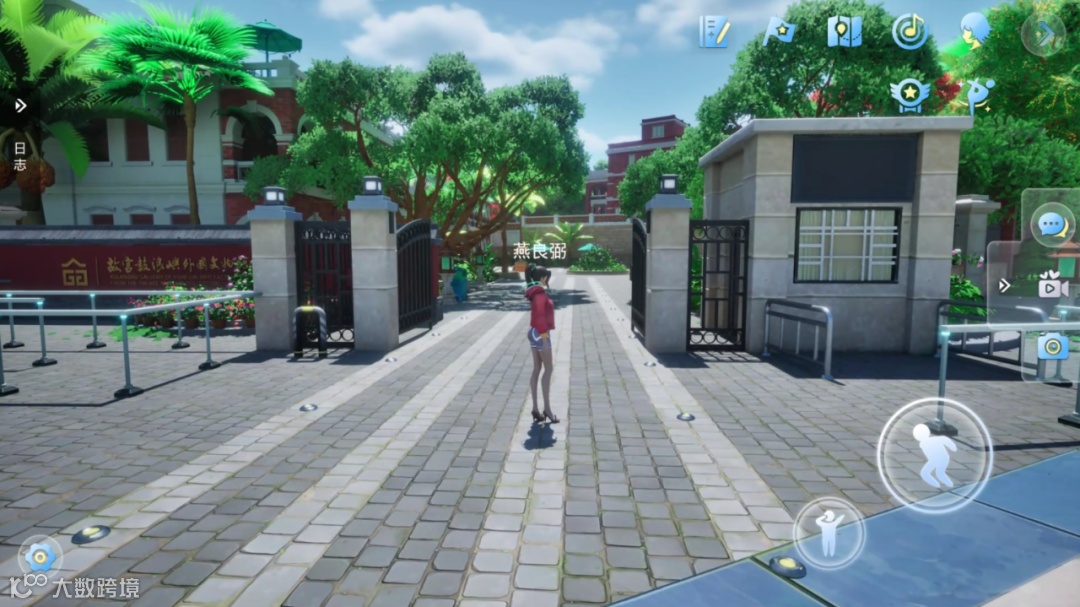1080x607 pixels.
Task: Open the chat speech bubble
Action: point(1052,224)
